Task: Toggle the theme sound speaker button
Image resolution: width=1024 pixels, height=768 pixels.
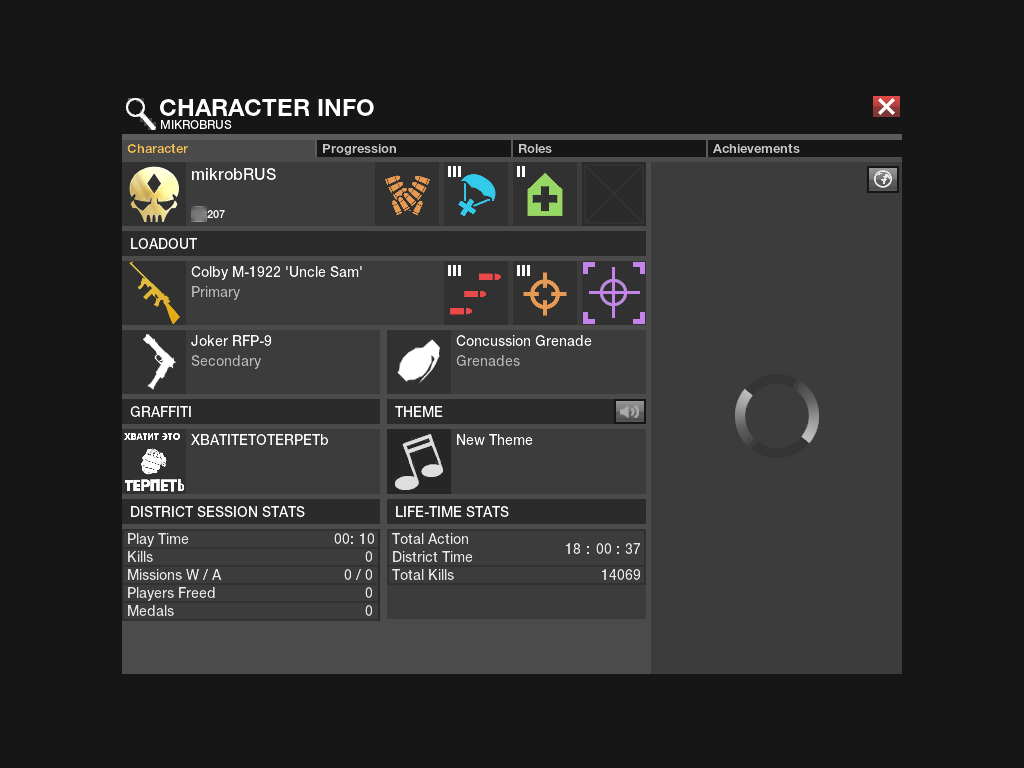Action: [629, 411]
